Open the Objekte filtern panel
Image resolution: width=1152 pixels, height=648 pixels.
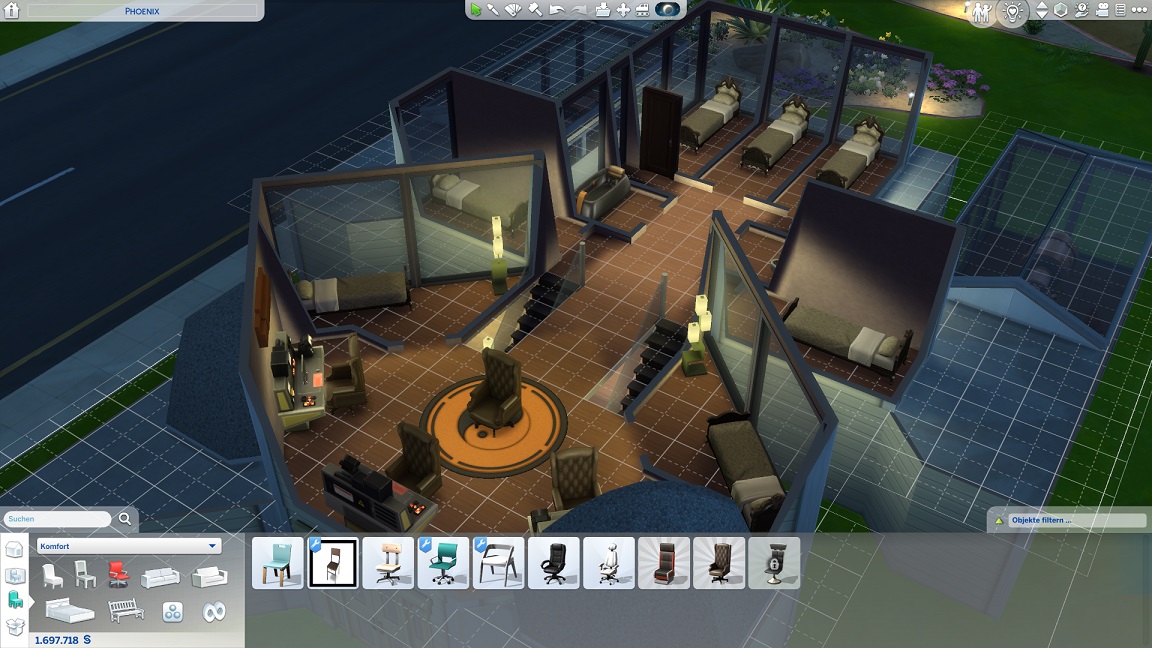1067,520
